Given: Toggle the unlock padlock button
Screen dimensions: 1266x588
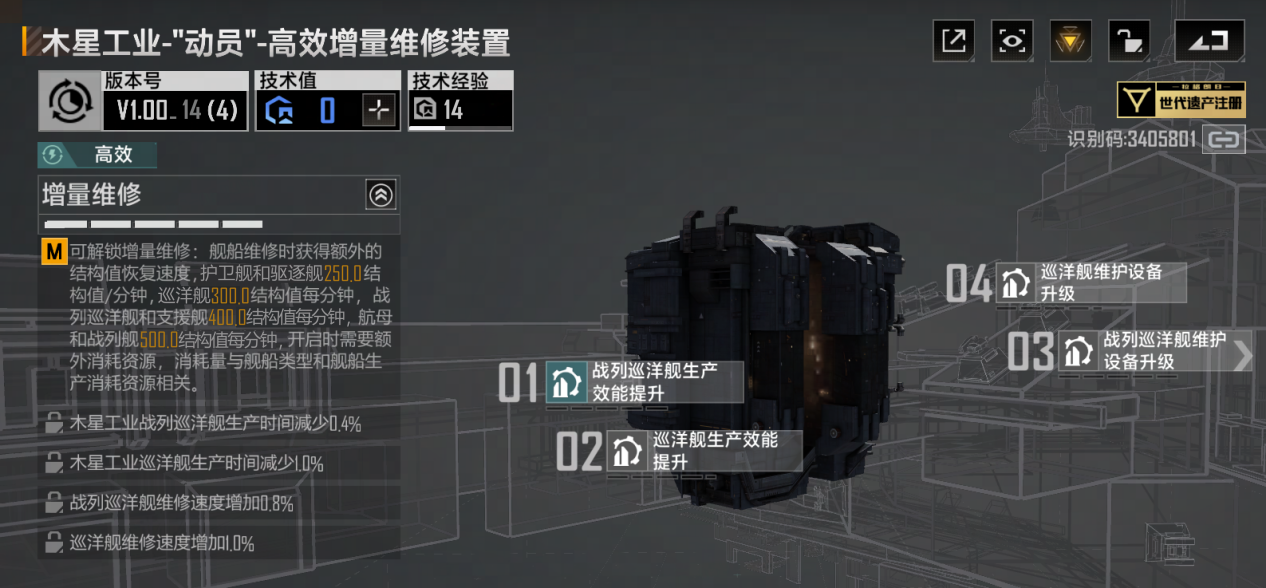Looking at the screenshot, I should pos(1129,41).
